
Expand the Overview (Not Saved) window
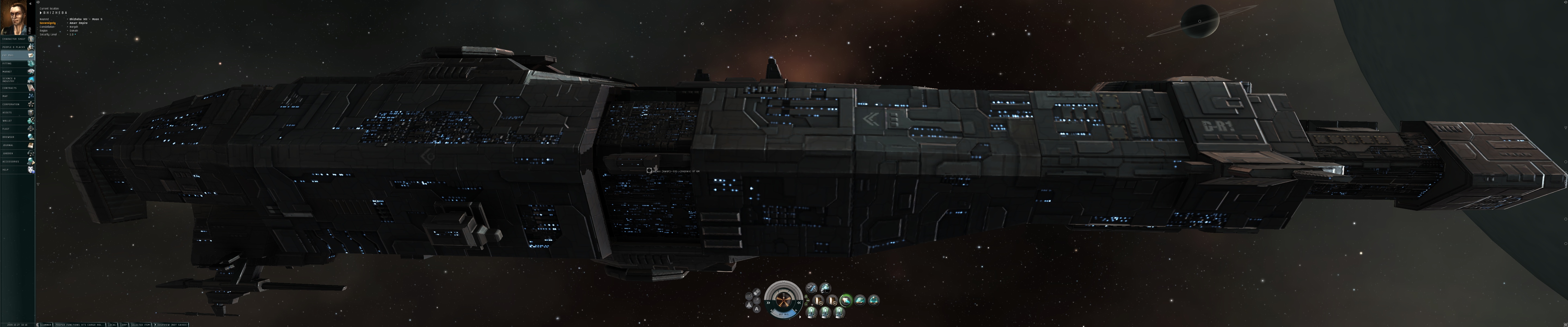[x=172, y=325]
